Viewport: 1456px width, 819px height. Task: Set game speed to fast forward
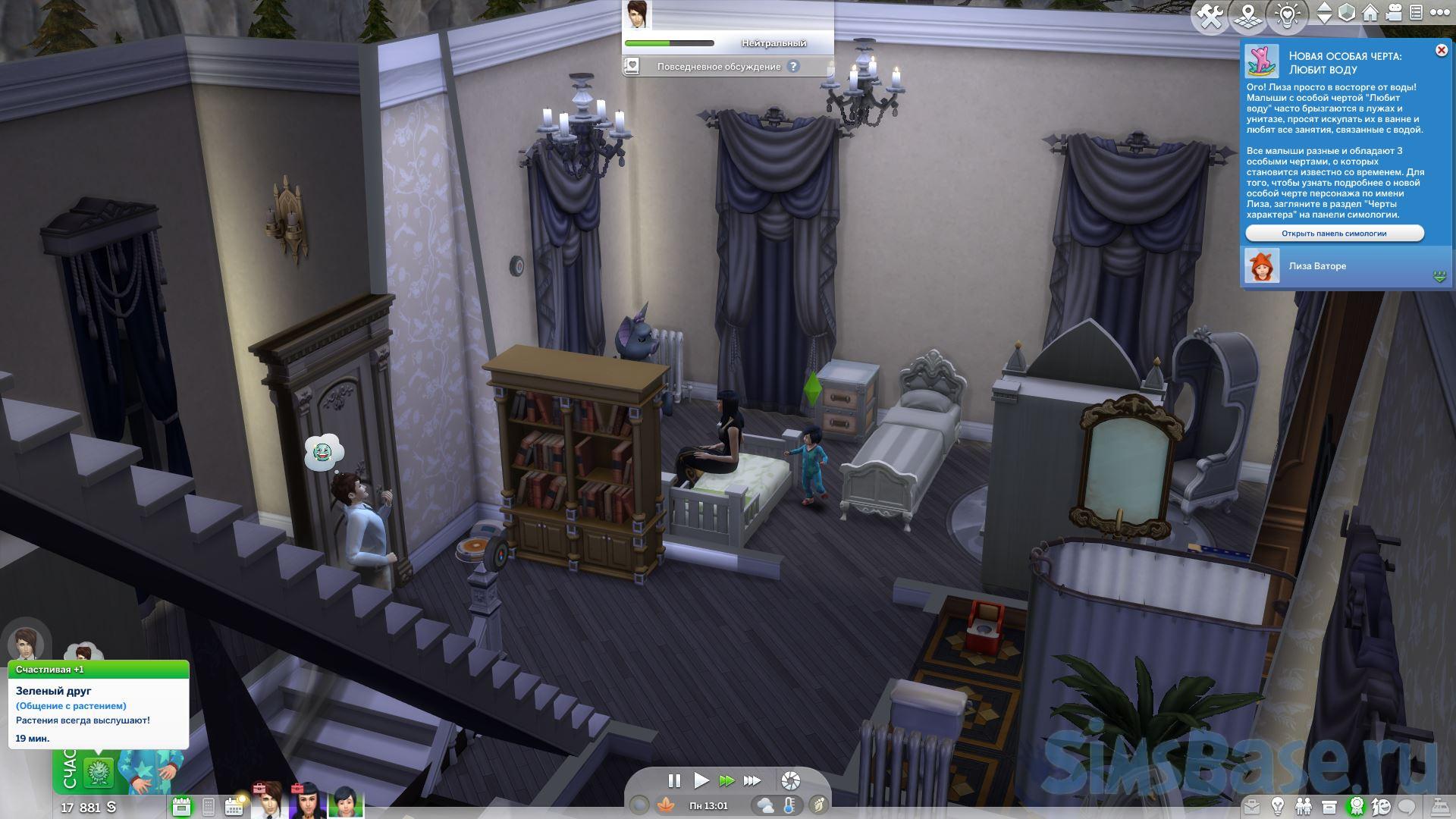(x=726, y=780)
